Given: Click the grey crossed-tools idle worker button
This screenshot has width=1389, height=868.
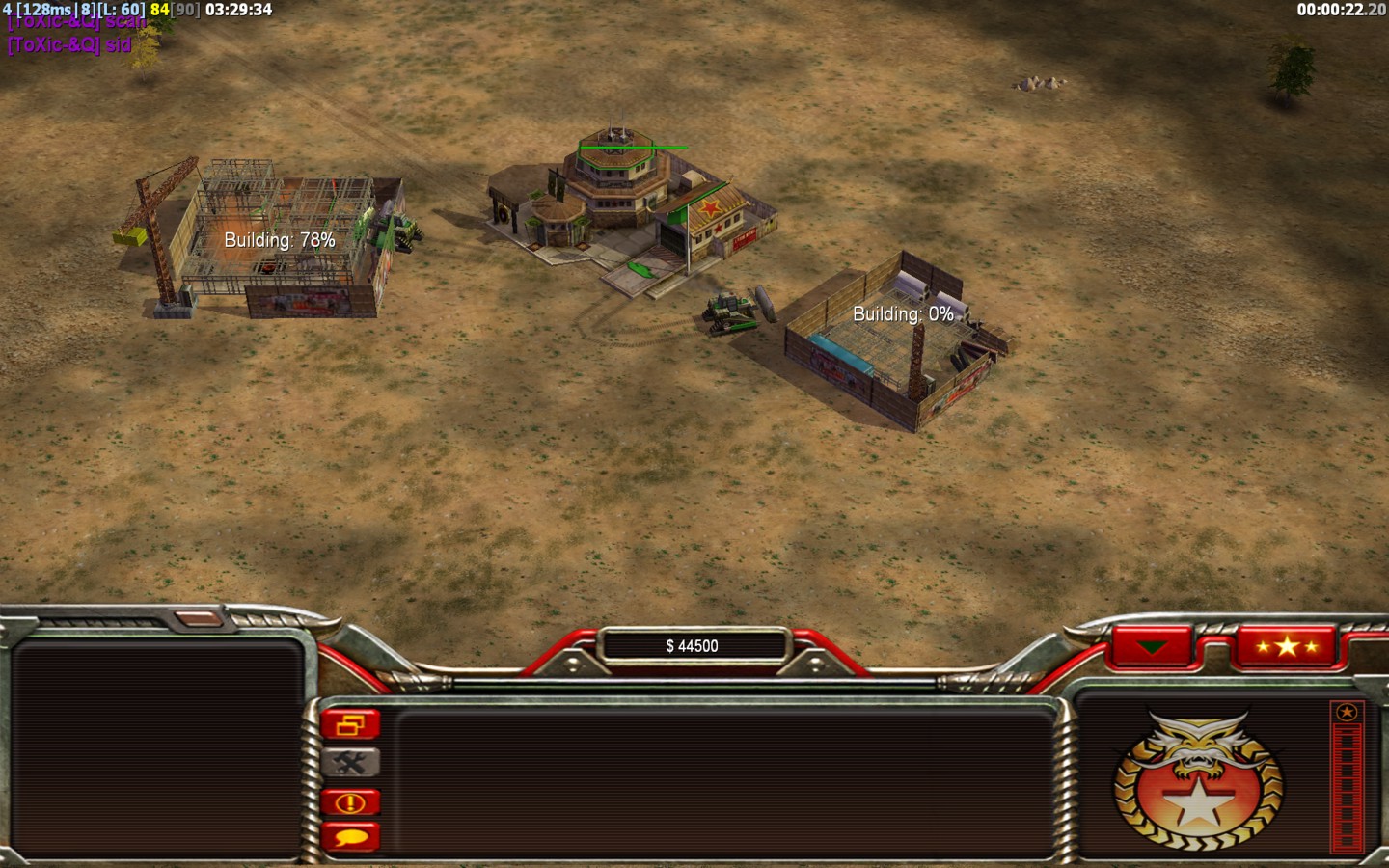Looking at the screenshot, I should point(350,763).
